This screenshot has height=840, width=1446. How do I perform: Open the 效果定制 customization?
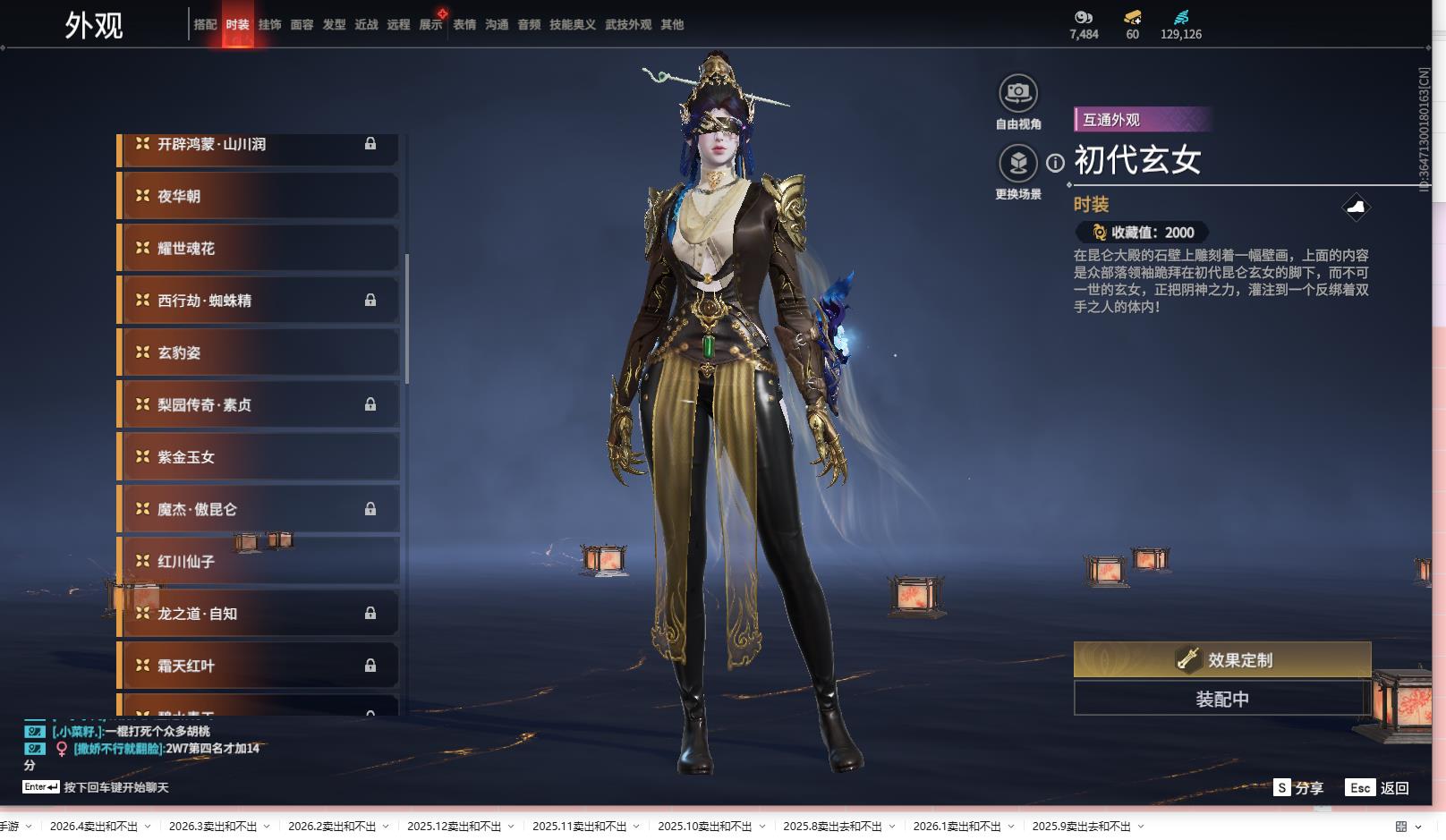point(1221,660)
